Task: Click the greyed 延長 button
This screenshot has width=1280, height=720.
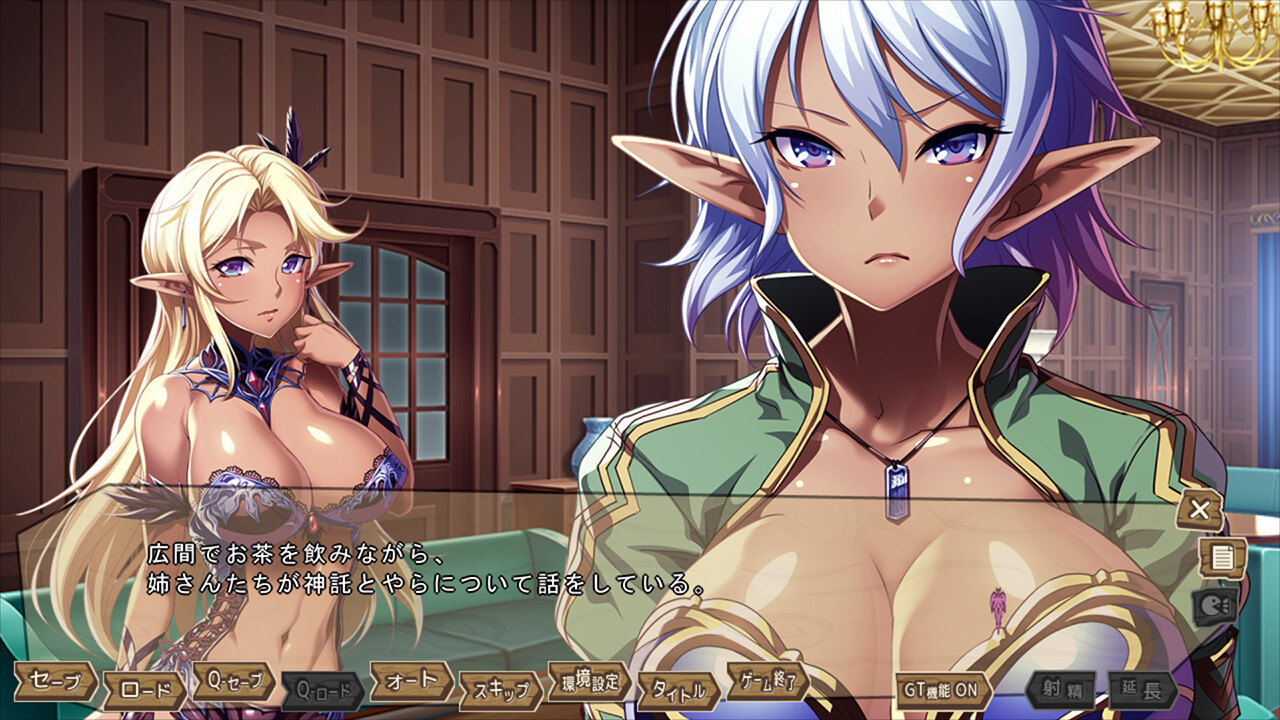Action: click(x=1142, y=690)
